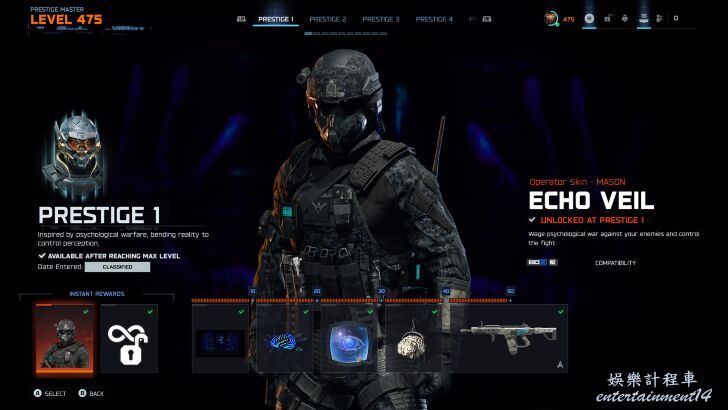
Task: Click the Prestige 1 helmet emblem
Action: pyautogui.click(x=76, y=152)
